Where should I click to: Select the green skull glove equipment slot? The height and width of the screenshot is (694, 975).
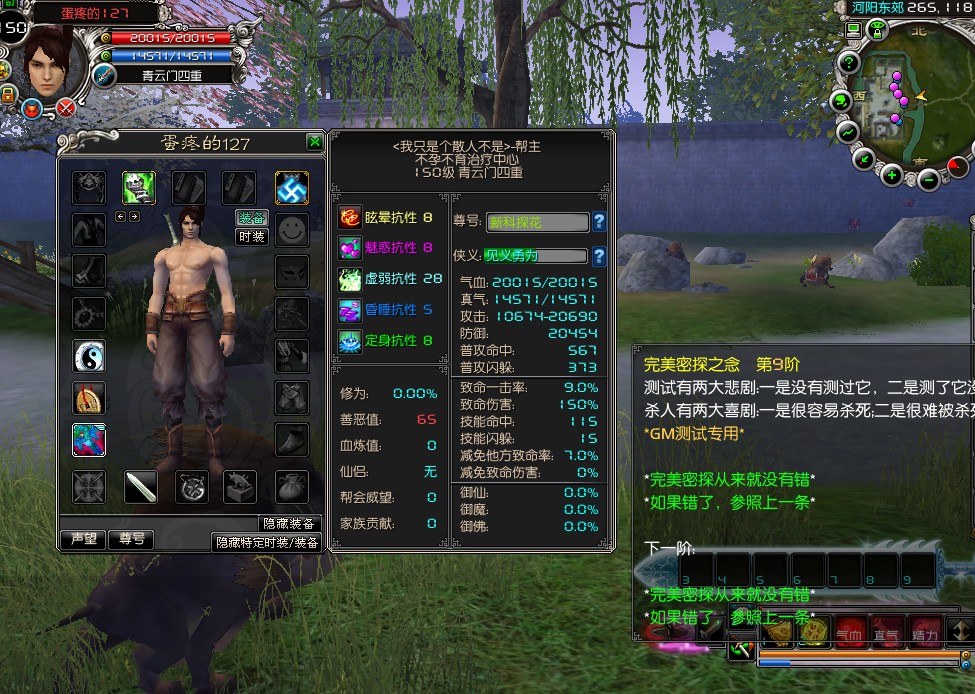tap(139, 187)
